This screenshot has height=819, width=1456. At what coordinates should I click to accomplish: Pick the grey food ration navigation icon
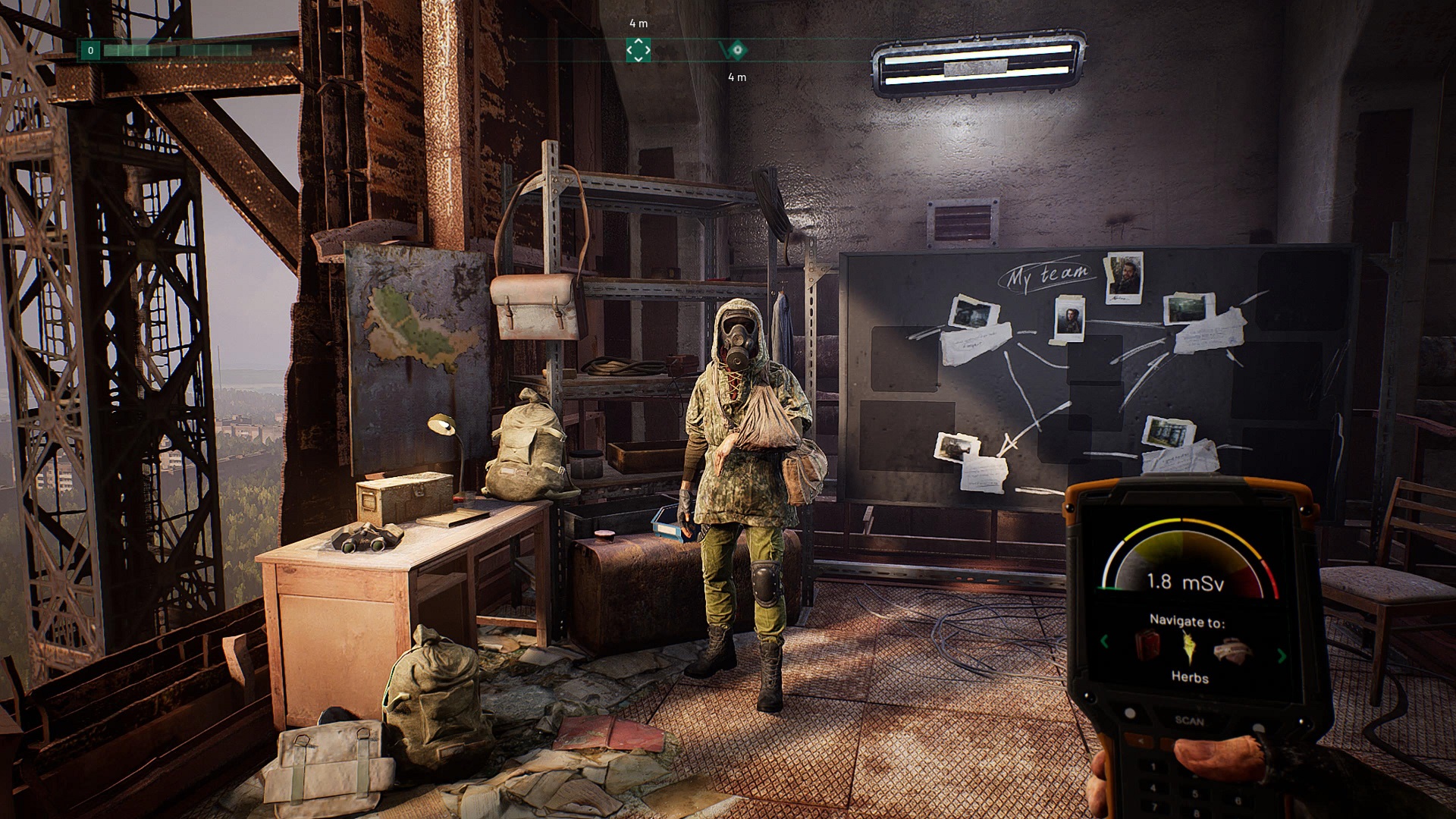tap(1232, 651)
